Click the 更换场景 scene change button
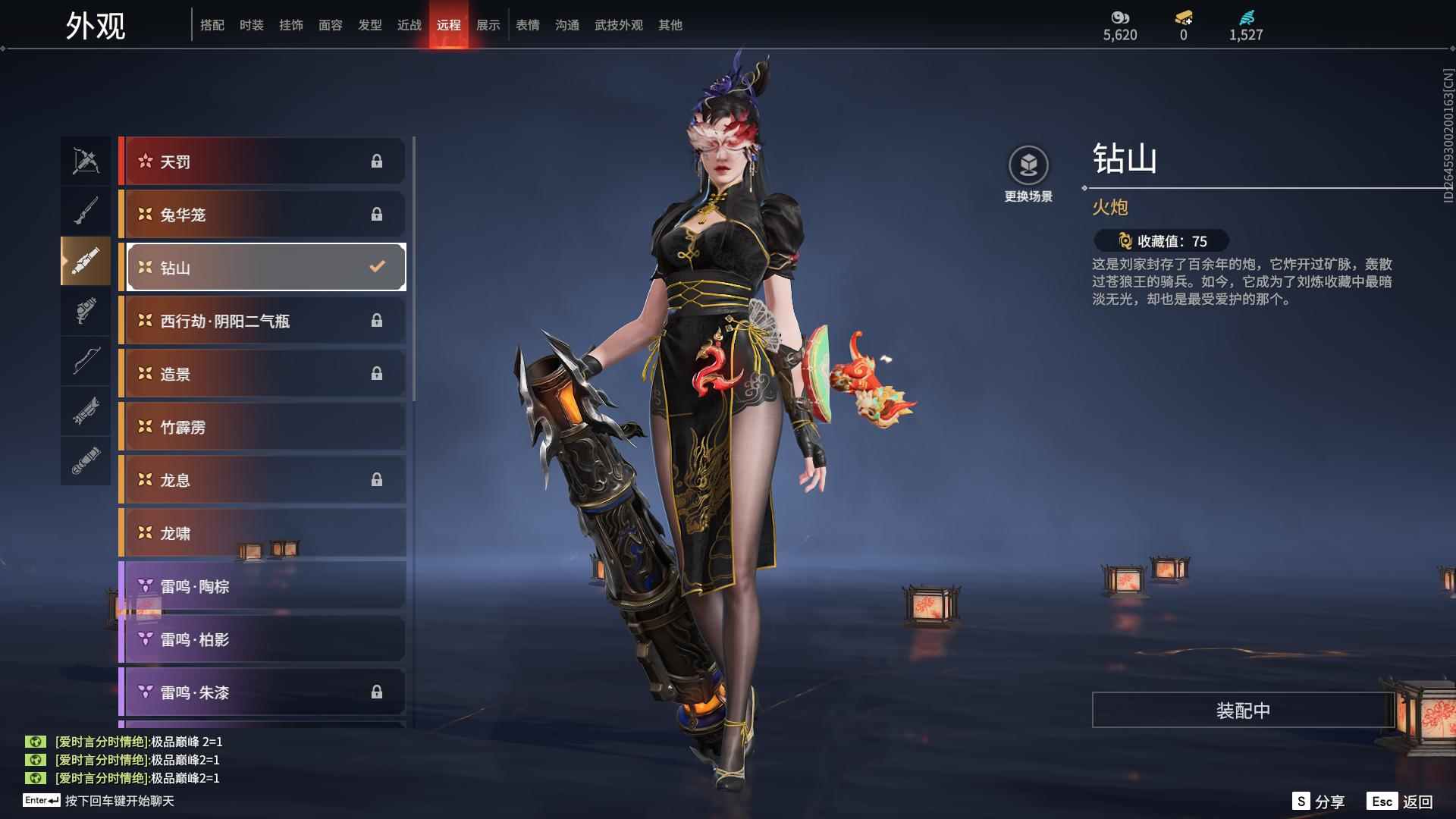This screenshot has height=819, width=1456. 1028,174
